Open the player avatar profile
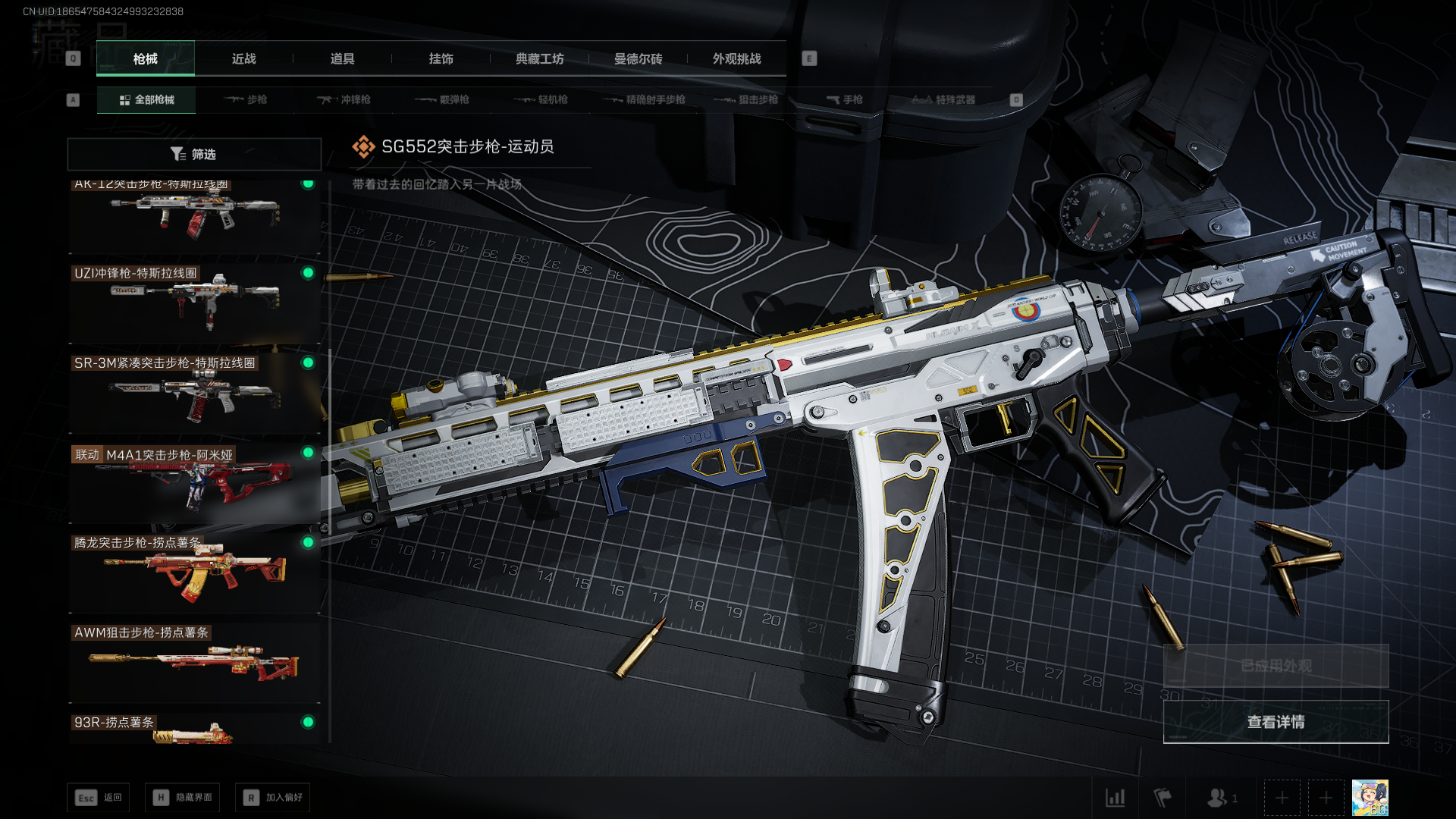This screenshot has height=819, width=1456. click(x=1370, y=798)
